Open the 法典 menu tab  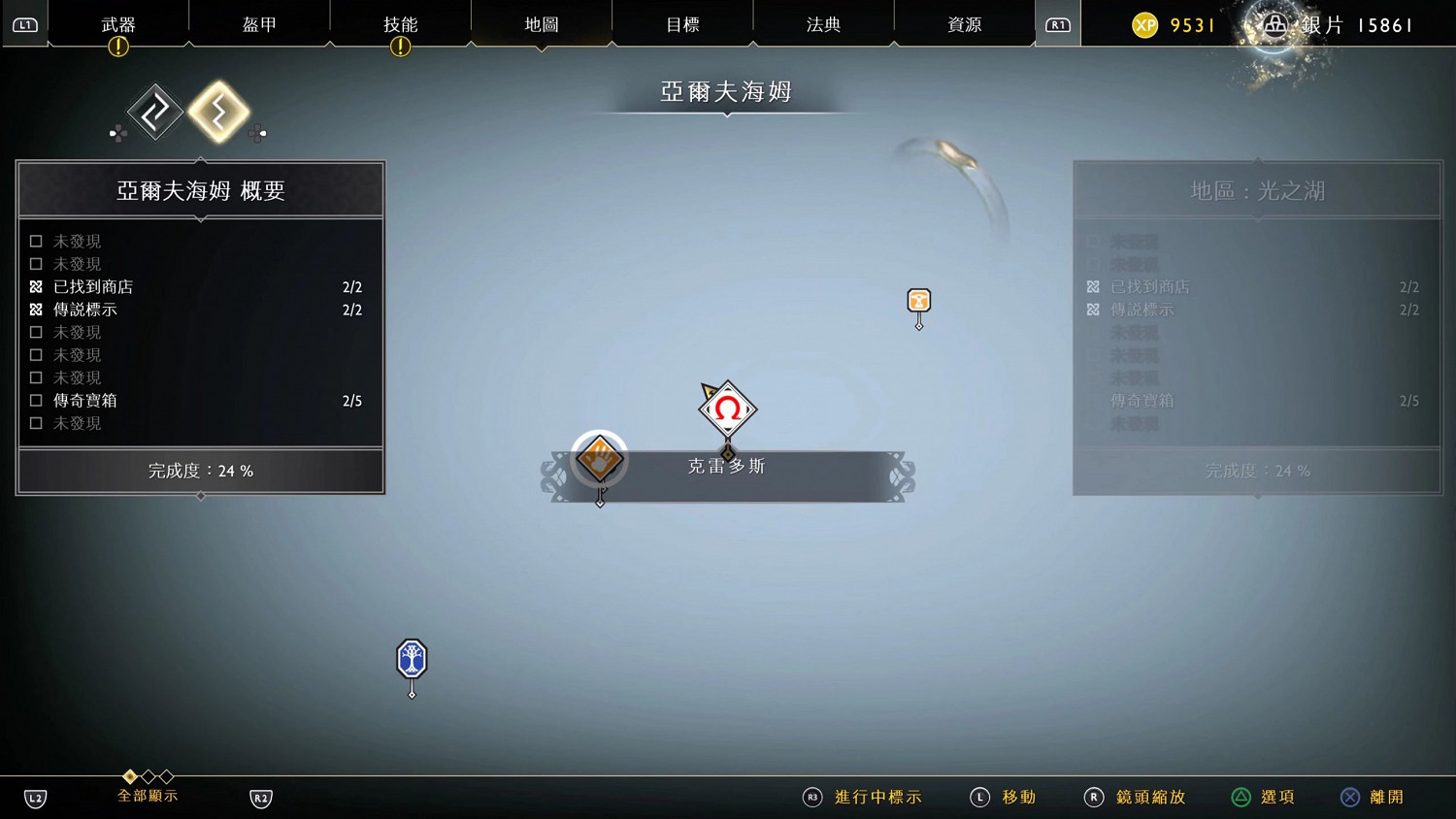(x=823, y=24)
